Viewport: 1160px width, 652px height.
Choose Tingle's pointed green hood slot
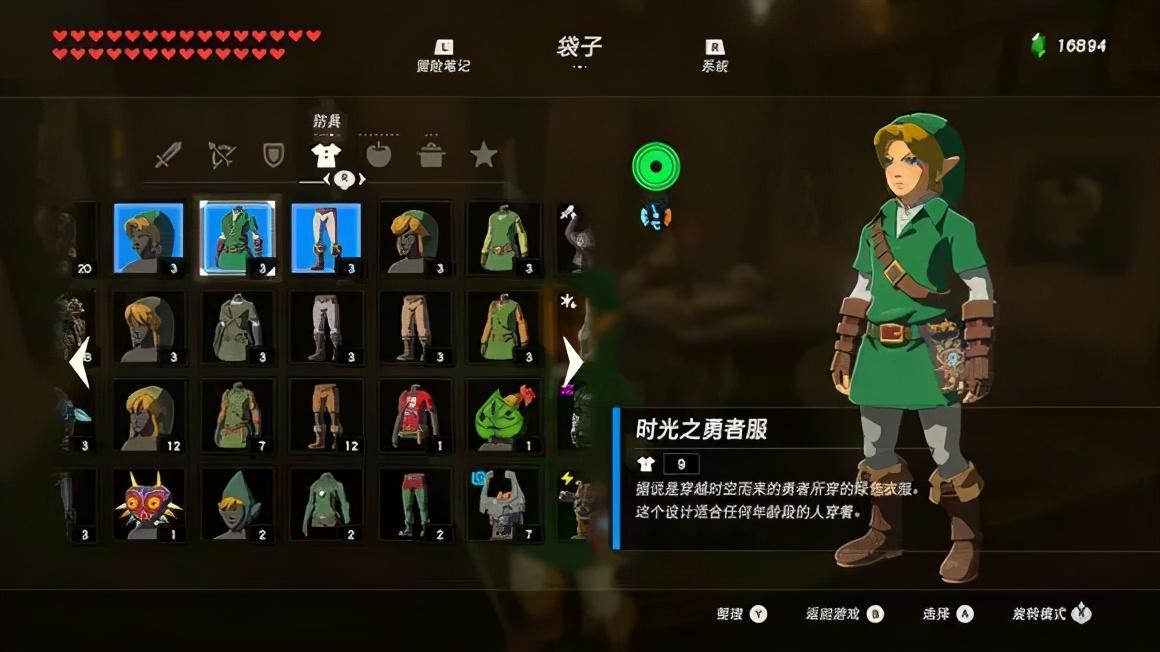click(x=238, y=504)
